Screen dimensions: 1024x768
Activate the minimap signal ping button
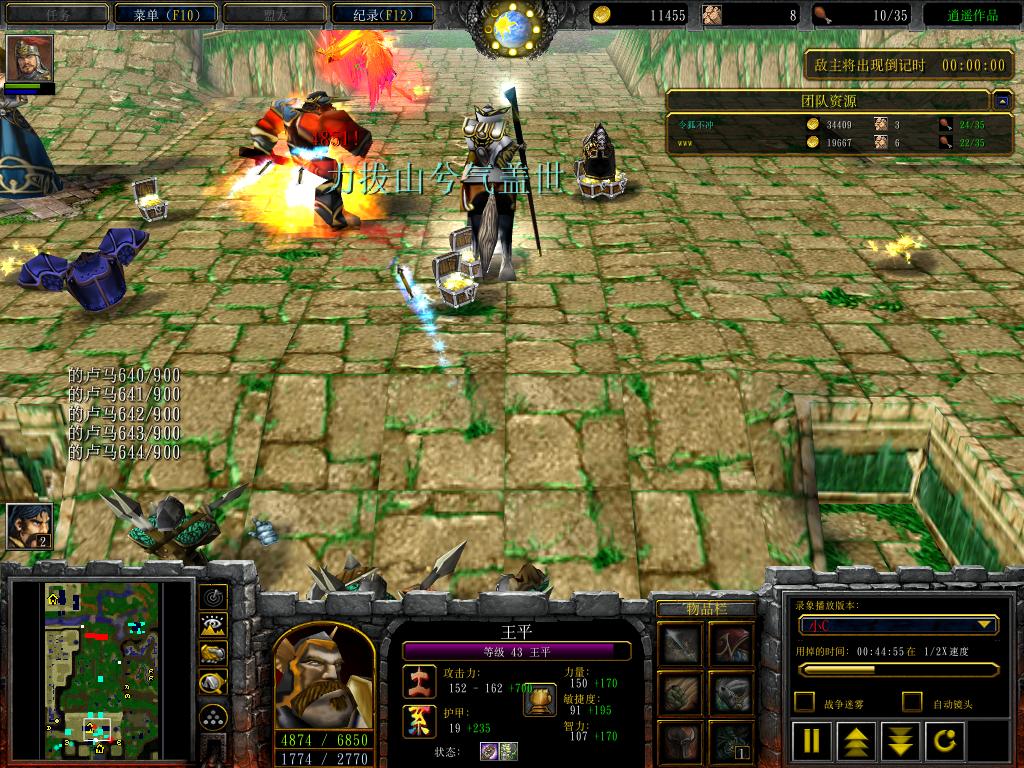[213, 597]
